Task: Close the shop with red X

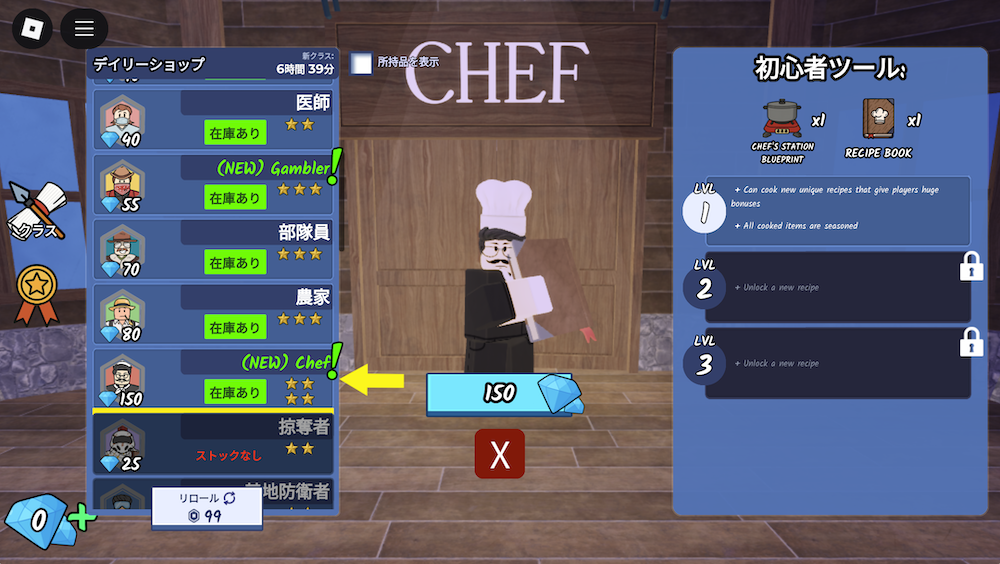Action: pos(500,454)
